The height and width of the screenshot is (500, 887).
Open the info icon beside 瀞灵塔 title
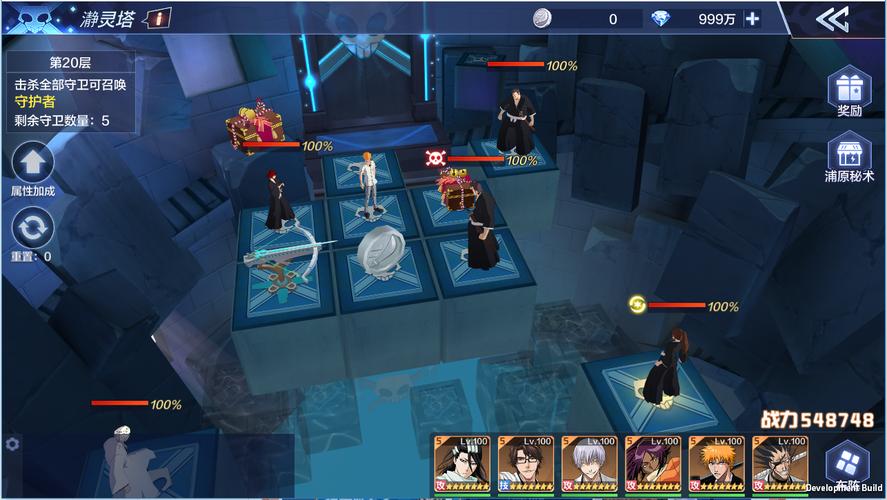[159, 17]
